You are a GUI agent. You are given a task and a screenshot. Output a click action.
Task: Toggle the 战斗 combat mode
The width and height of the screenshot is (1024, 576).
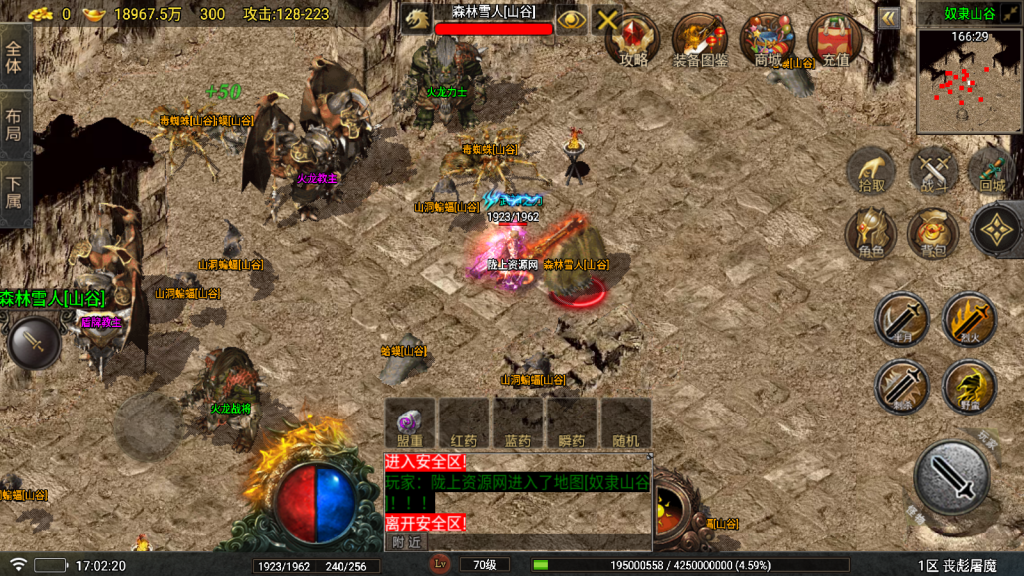tap(934, 171)
